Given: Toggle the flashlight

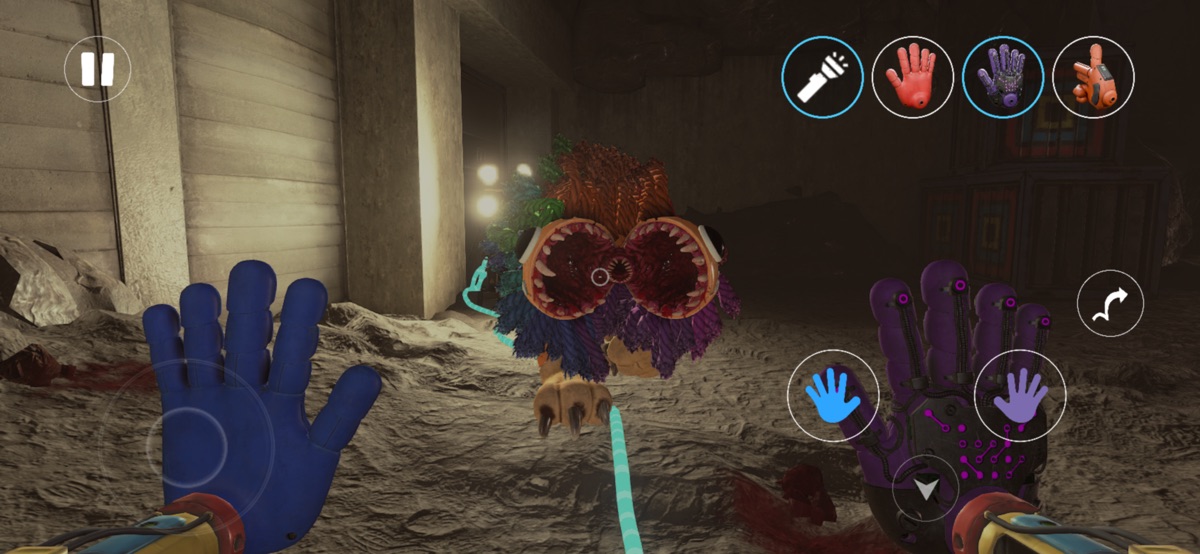Looking at the screenshot, I should 822,77.
